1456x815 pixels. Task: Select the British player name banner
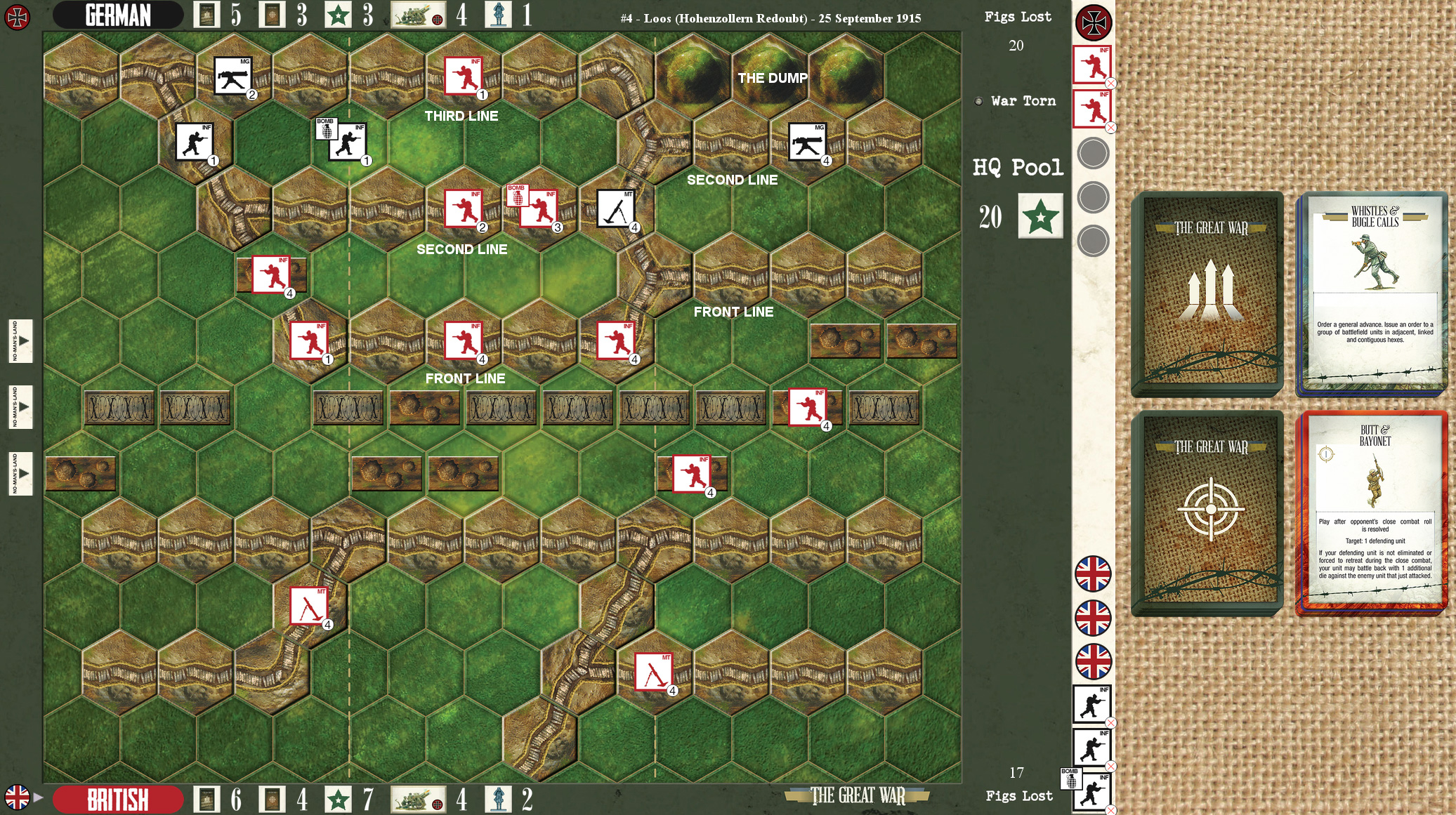tap(118, 799)
